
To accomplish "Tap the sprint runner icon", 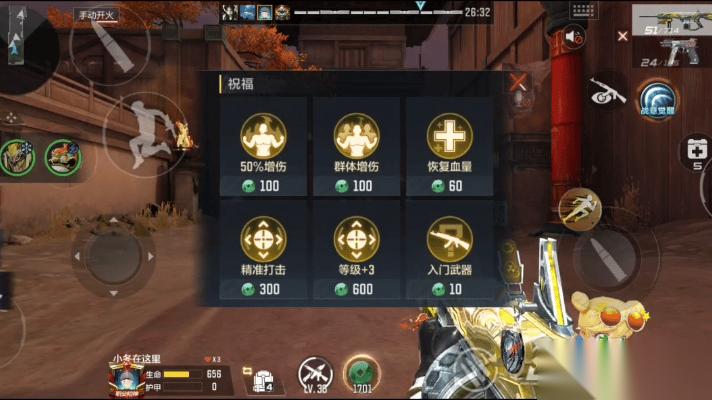I will [x=578, y=206].
